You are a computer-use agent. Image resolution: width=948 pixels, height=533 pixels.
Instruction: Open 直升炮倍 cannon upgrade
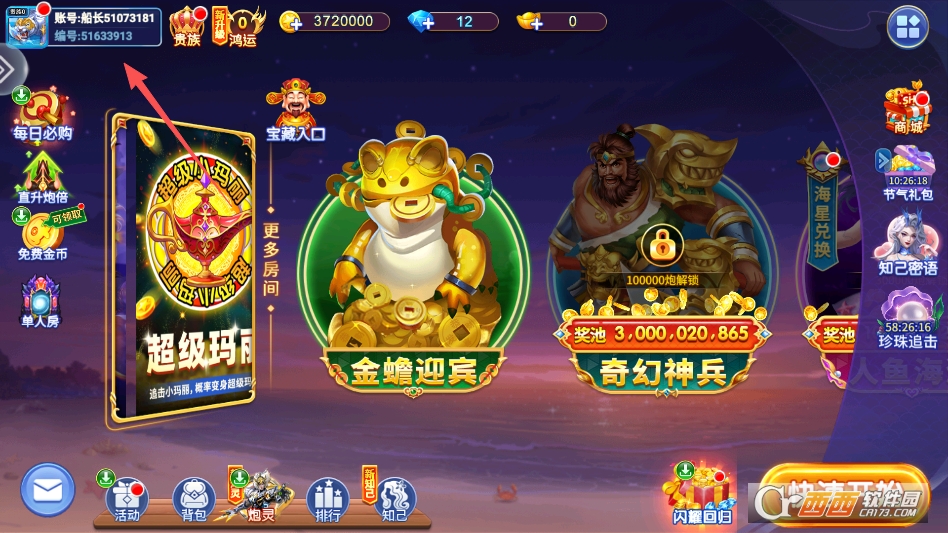click(x=42, y=176)
